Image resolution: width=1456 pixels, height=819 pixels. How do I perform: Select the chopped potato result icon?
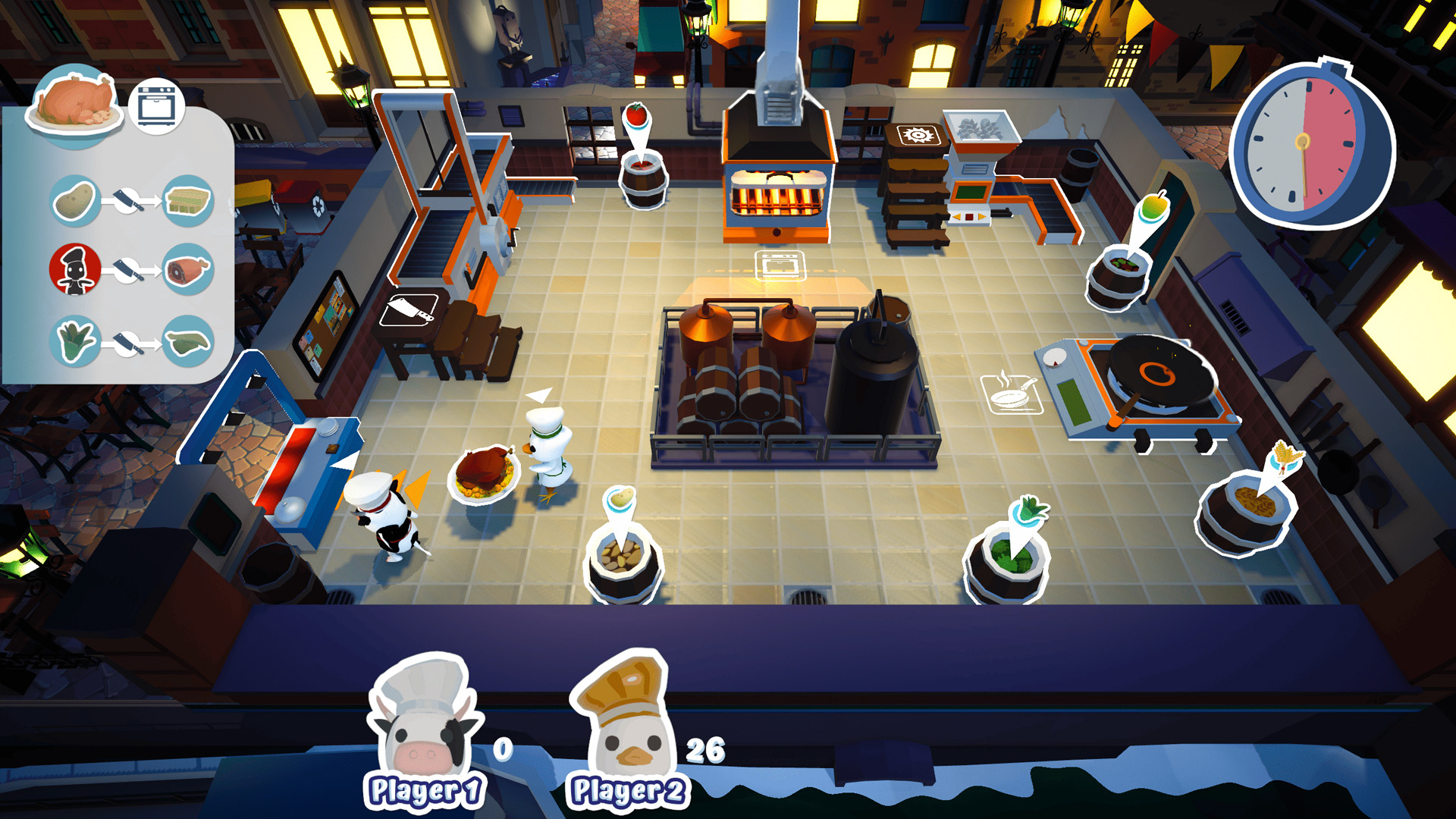click(x=187, y=201)
